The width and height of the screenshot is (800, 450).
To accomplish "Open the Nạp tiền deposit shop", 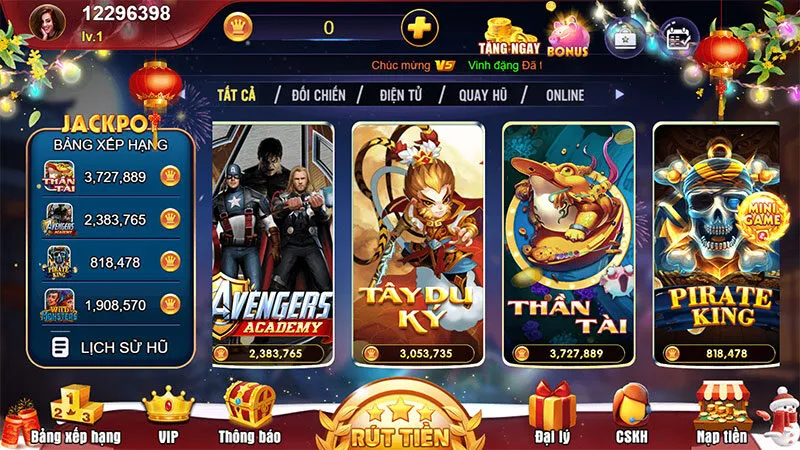I will coord(722,415).
